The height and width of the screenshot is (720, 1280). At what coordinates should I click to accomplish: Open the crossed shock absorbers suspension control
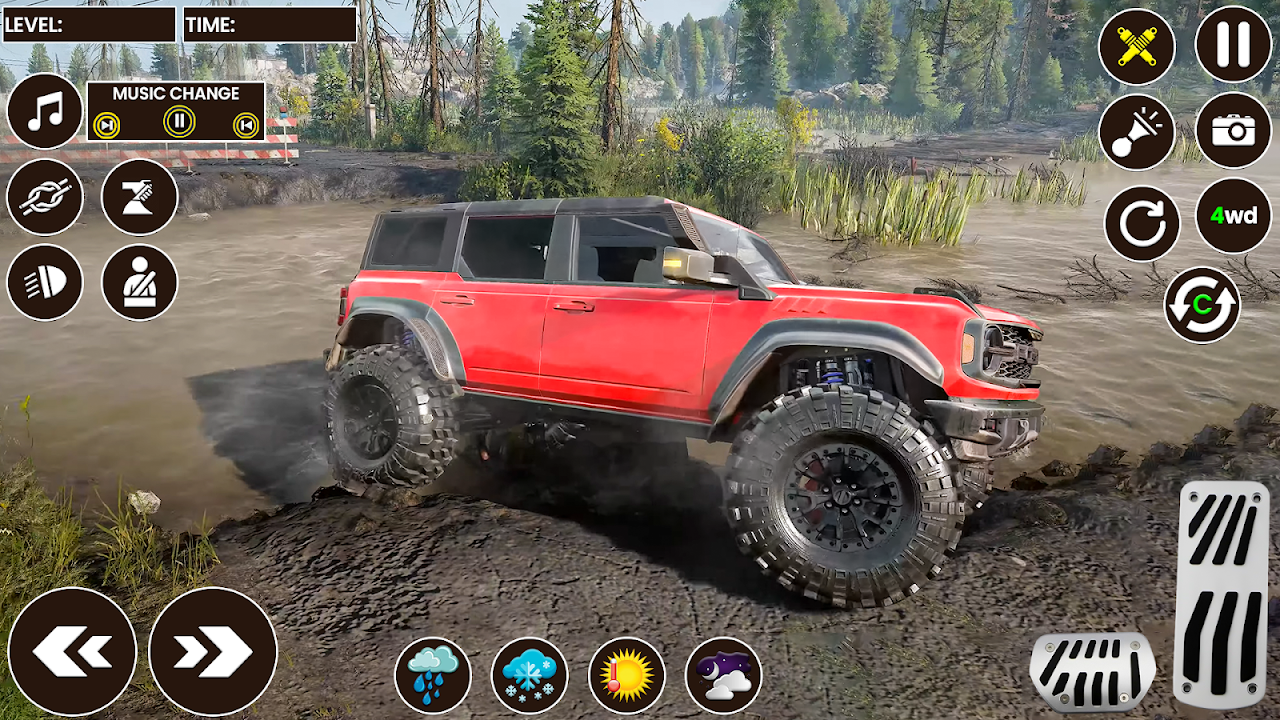pyautogui.click(x=1137, y=46)
